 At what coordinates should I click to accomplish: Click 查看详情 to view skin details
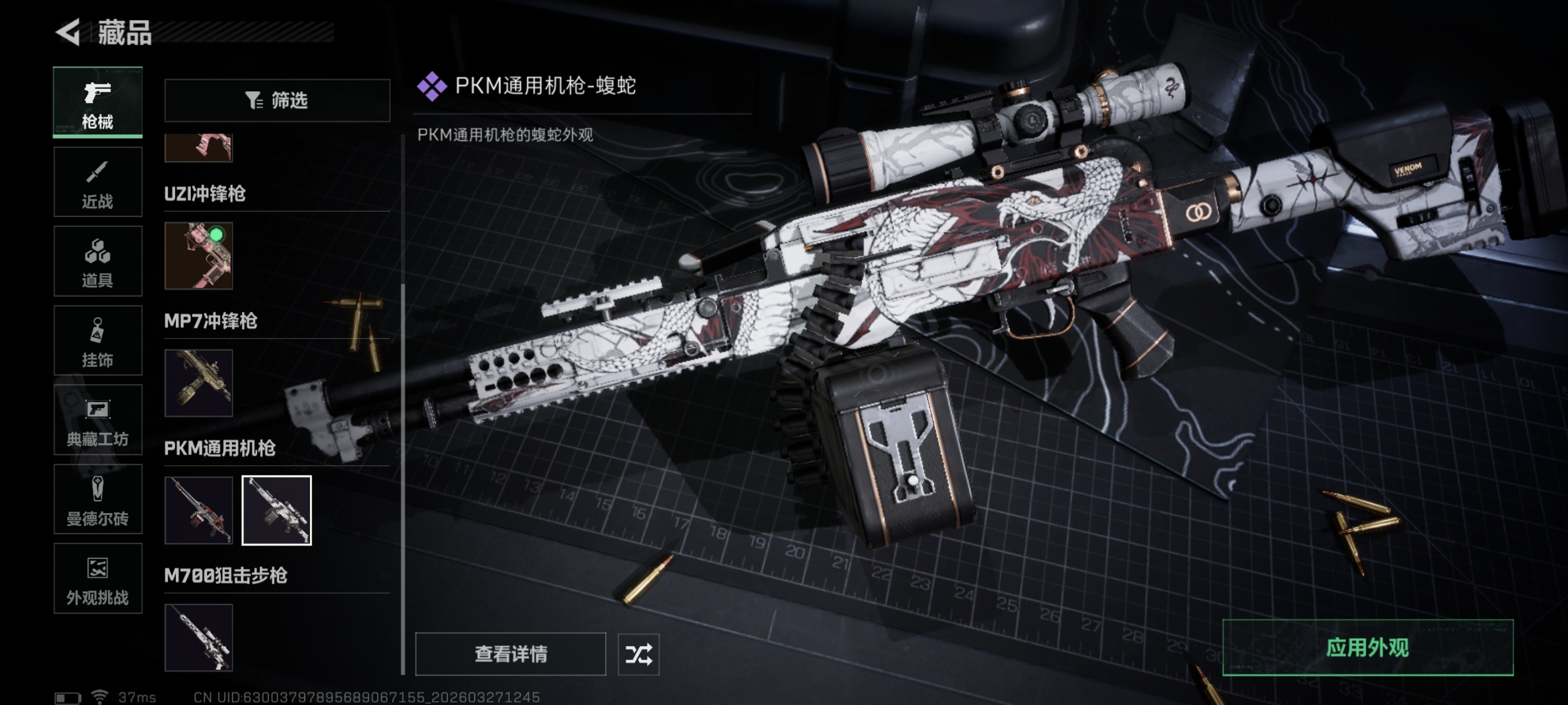(x=510, y=654)
